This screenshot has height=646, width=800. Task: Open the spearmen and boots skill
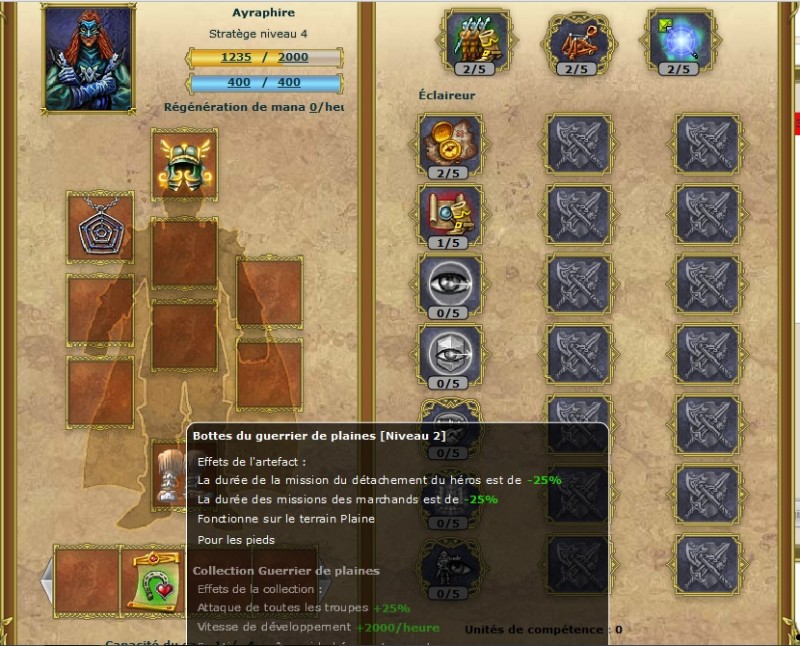pyautogui.click(x=478, y=40)
